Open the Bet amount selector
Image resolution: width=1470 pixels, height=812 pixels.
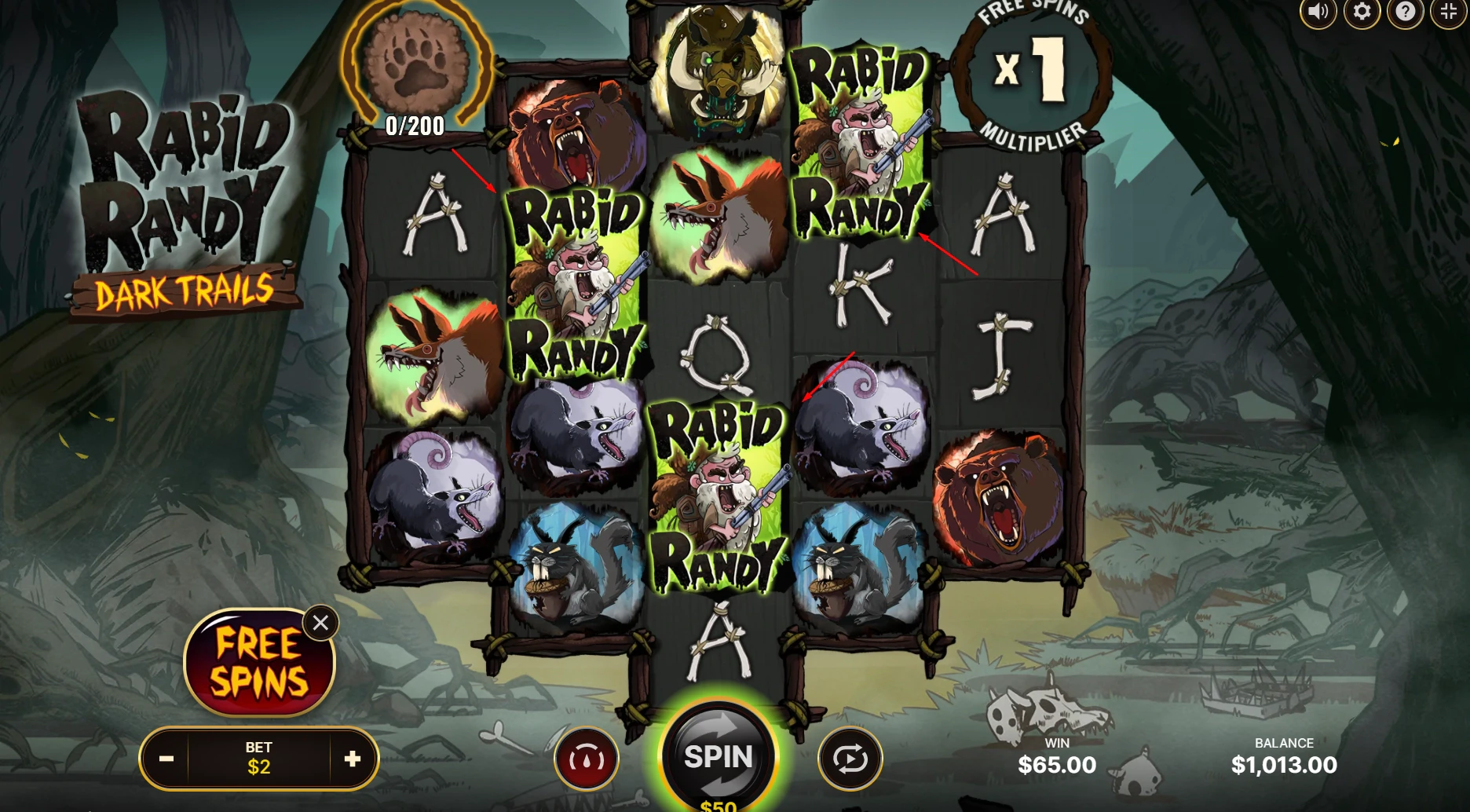261,759
